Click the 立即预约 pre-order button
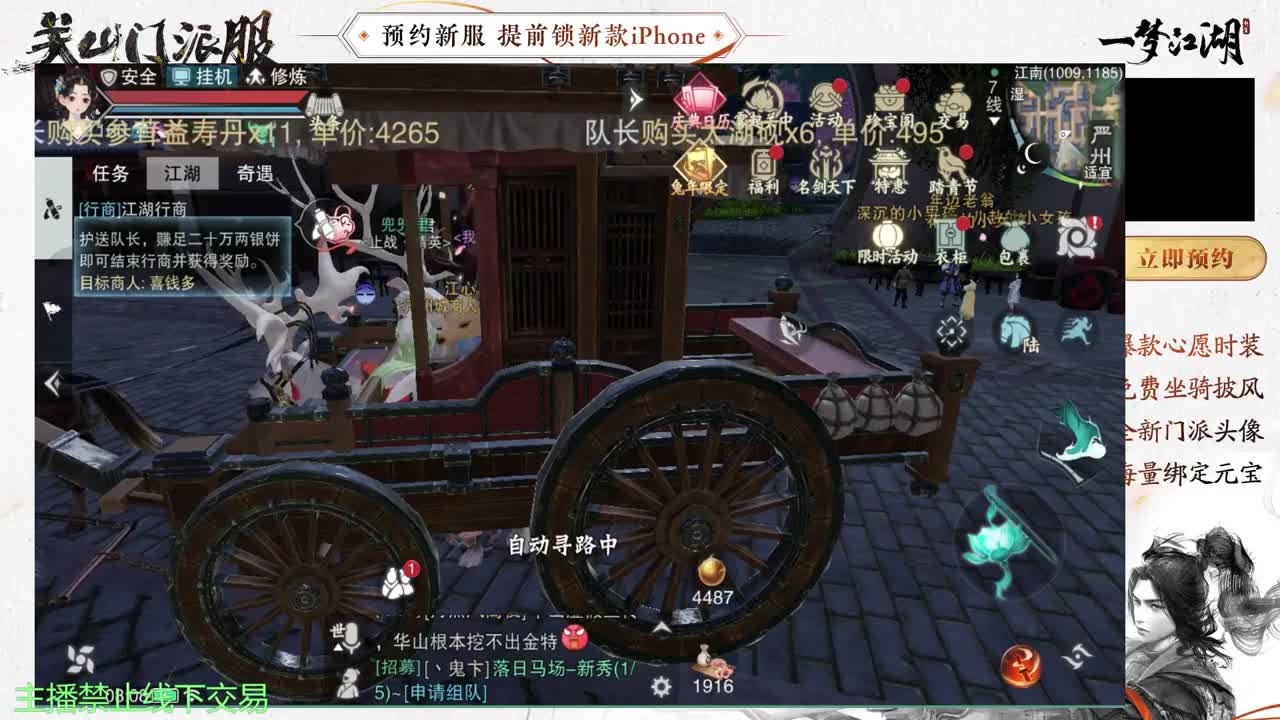This screenshot has height=720, width=1280. click(x=1197, y=256)
